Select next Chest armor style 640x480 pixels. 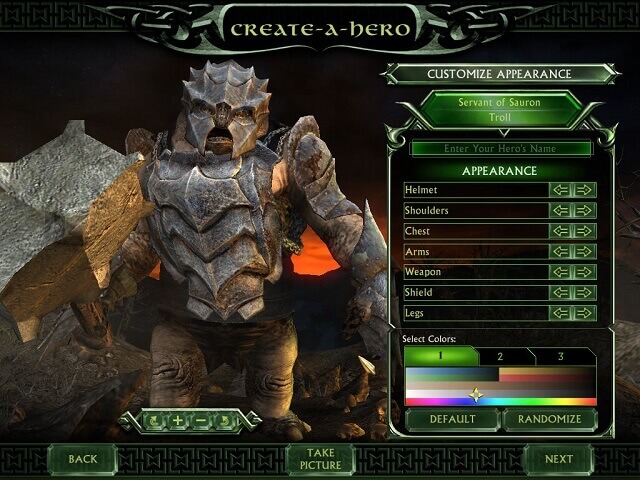tap(585, 231)
